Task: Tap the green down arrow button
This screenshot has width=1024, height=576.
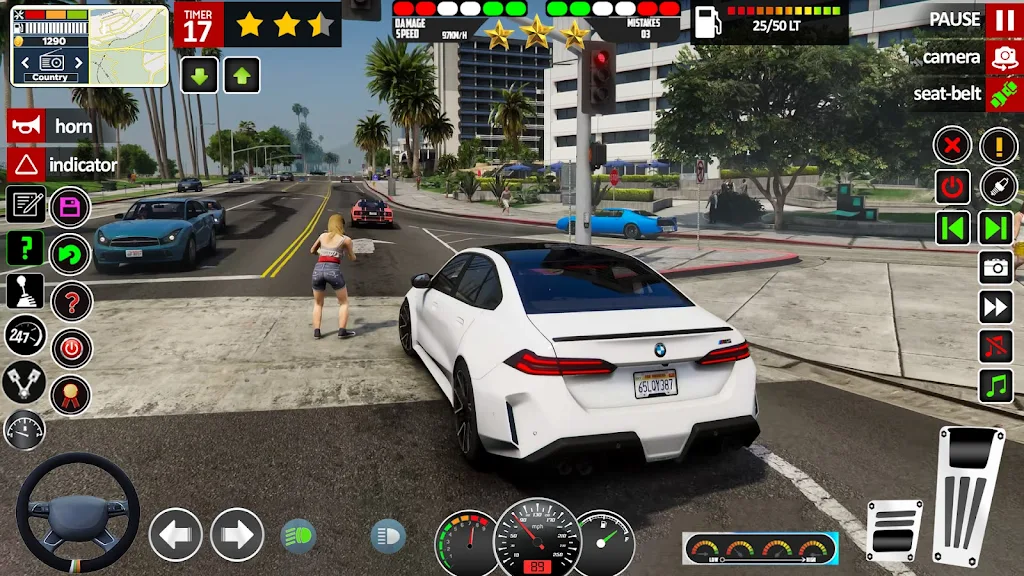Action: pos(200,75)
